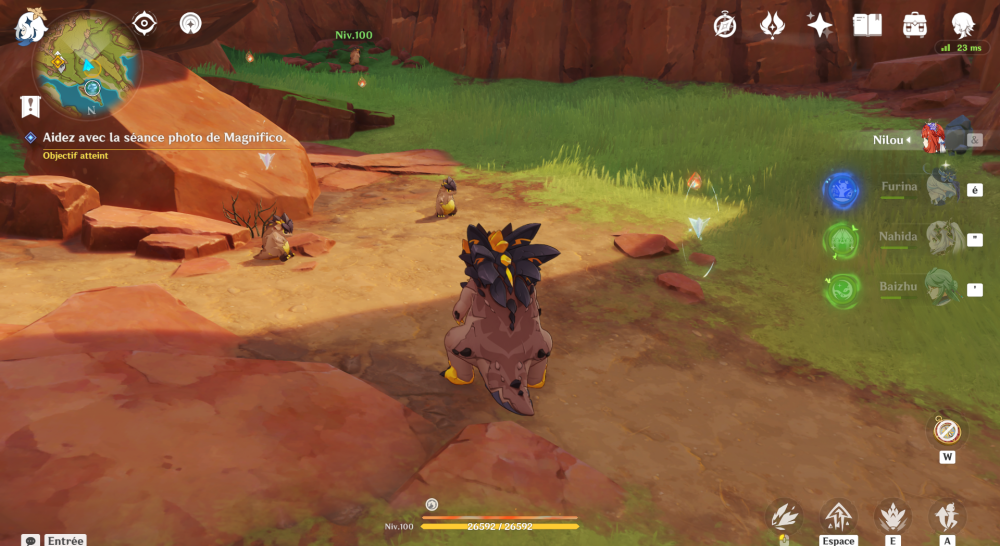Open the winged emblem menu icon
The width and height of the screenshot is (1000, 546).
click(x=772, y=25)
